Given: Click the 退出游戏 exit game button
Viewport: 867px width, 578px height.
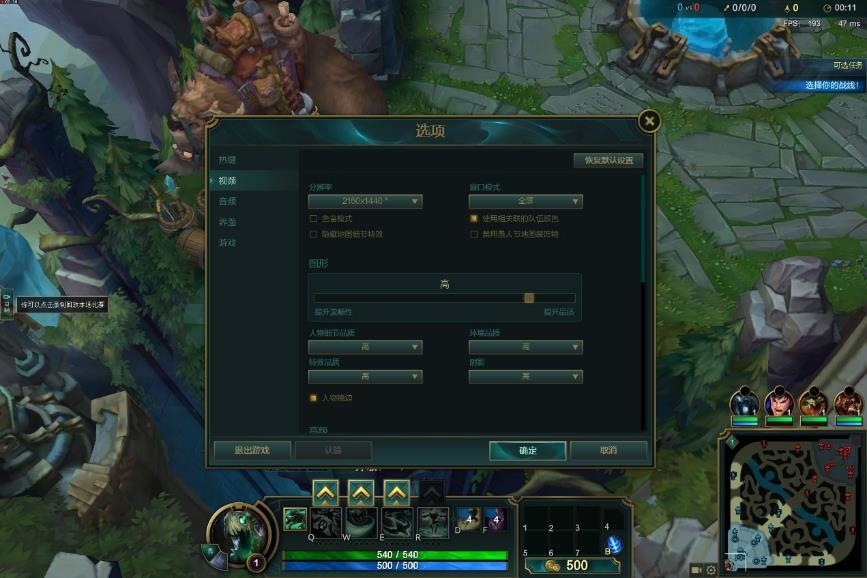Looking at the screenshot, I should coord(252,450).
